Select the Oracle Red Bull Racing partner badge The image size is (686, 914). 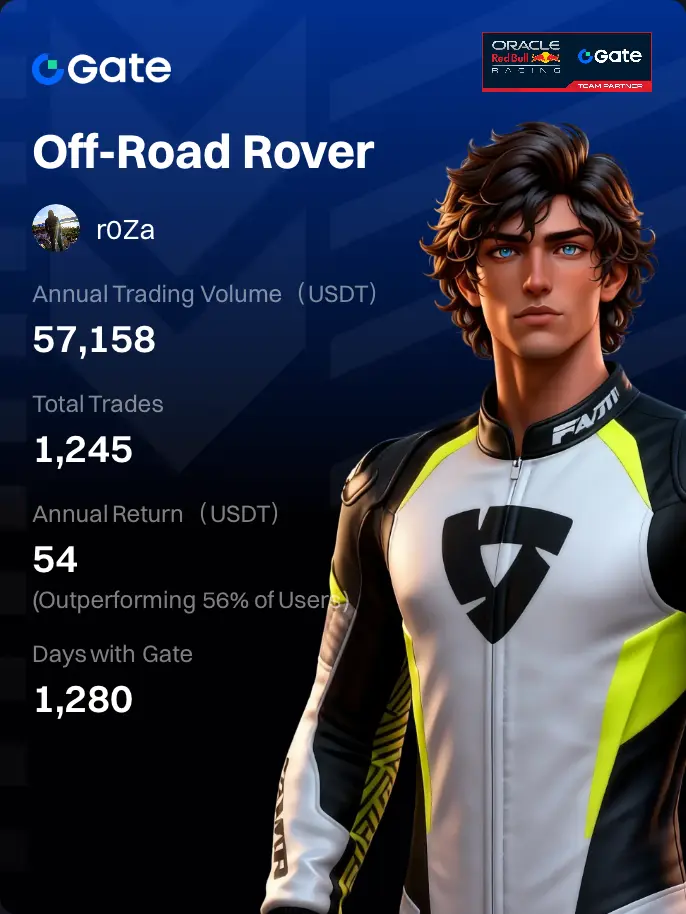pos(566,62)
